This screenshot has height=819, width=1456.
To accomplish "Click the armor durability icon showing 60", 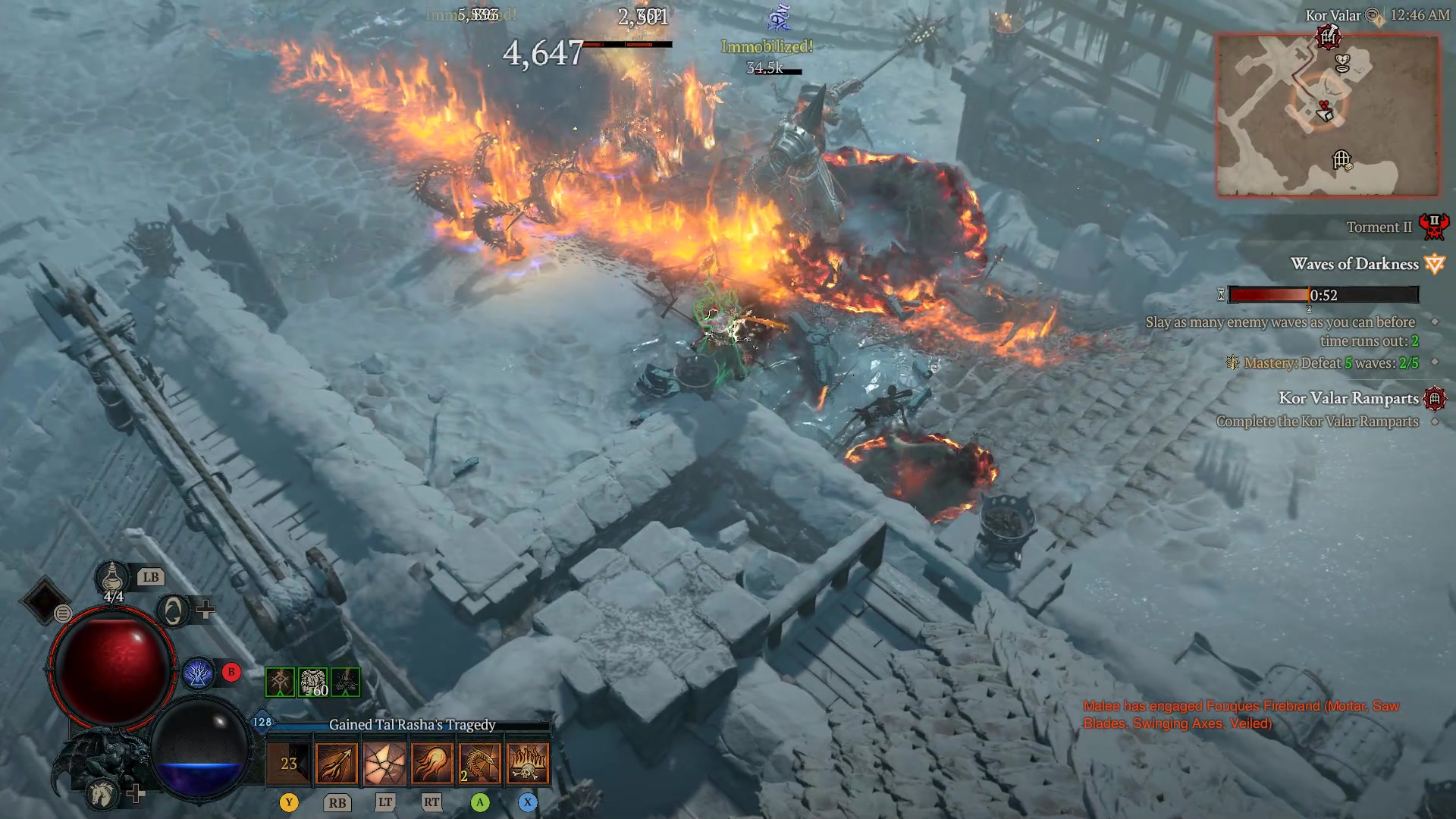I will tap(311, 682).
